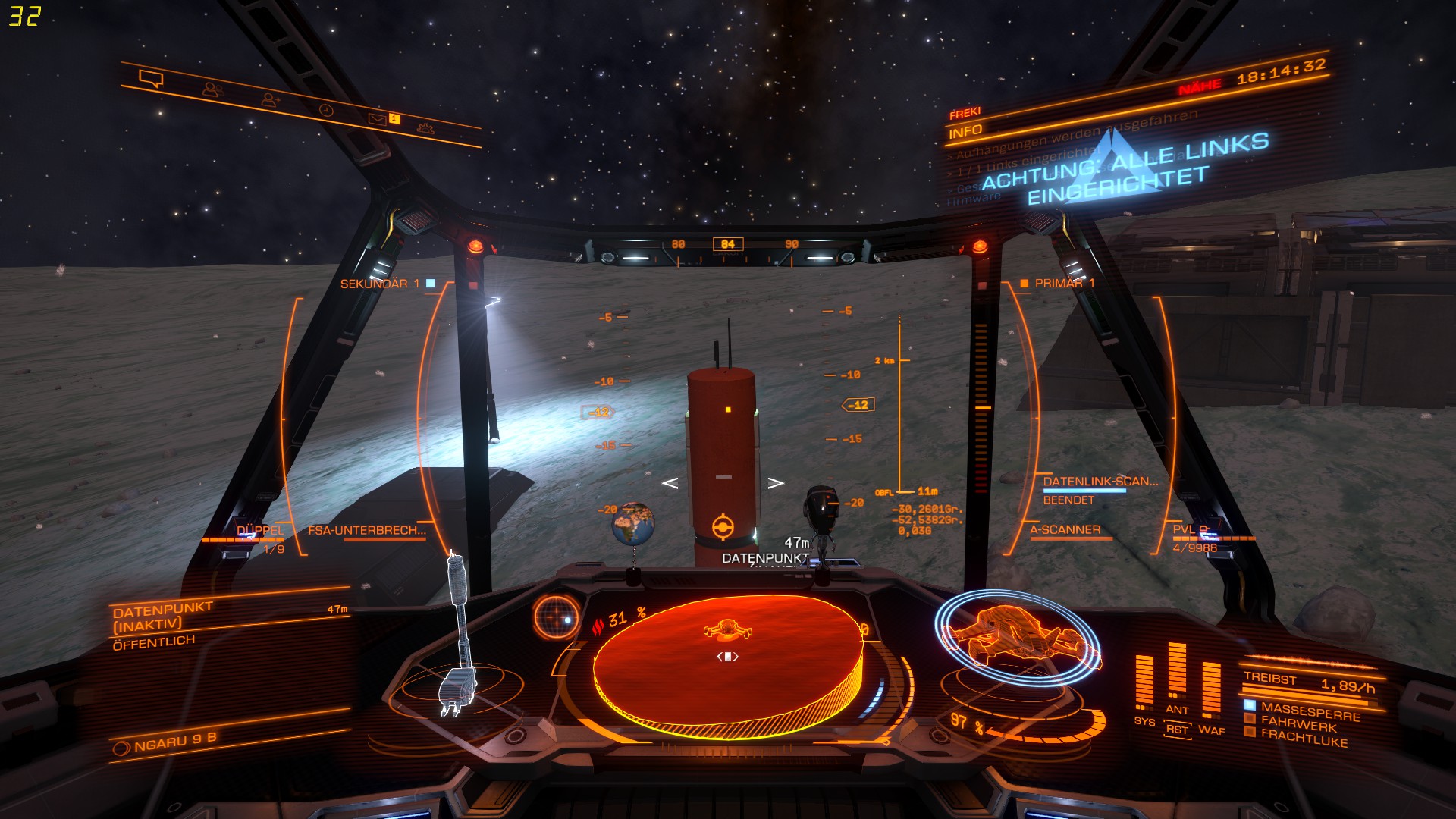Viewport: 1456px width, 819px height.
Task: Click the WAF weapons power bar
Action: [1211, 690]
